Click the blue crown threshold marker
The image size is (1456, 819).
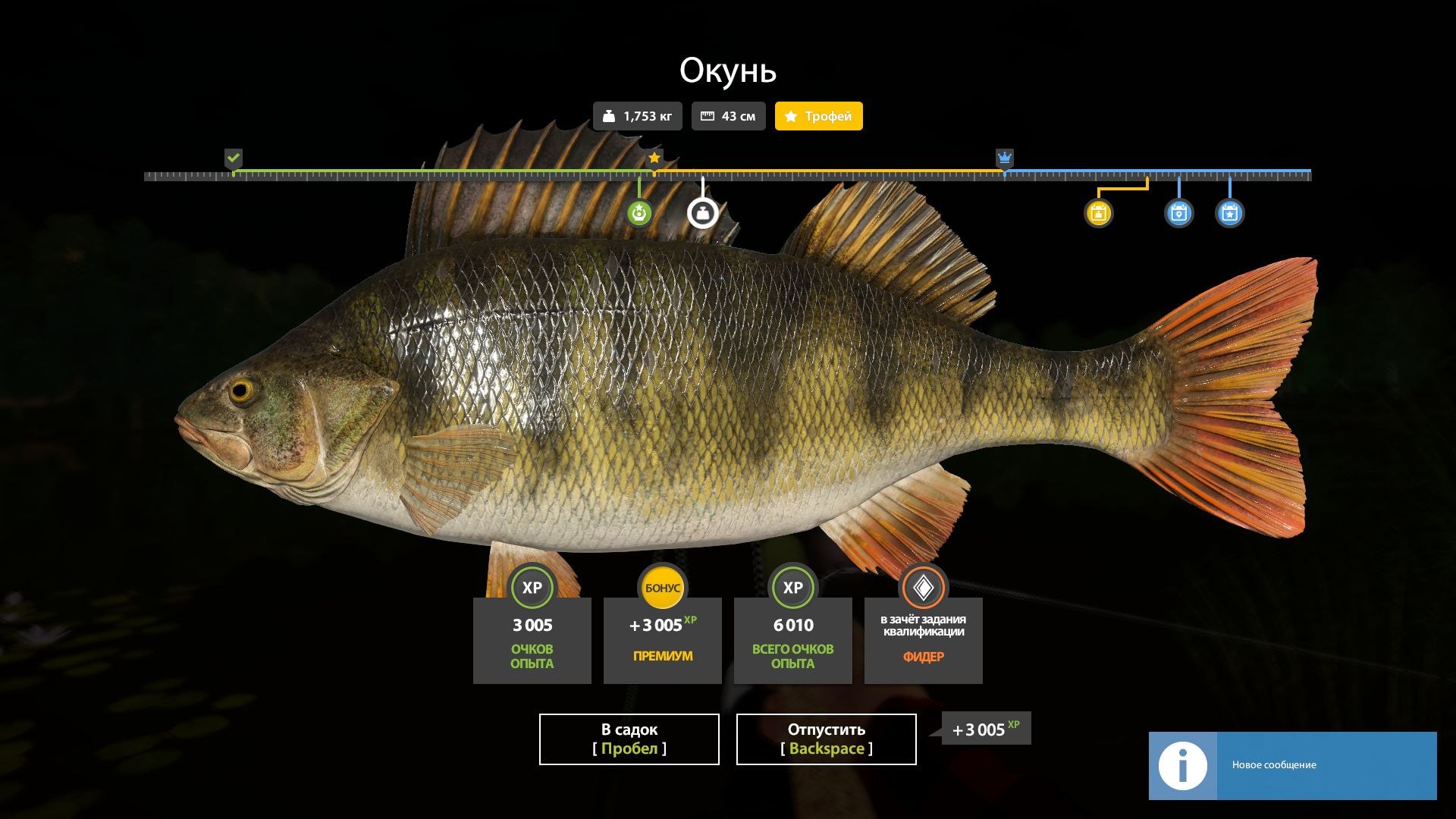tap(1004, 158)
